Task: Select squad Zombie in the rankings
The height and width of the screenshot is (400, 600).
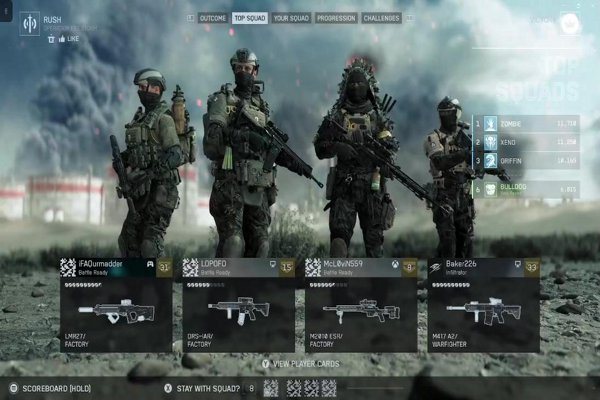Action: pyautogui.click(x=526, y=125)
